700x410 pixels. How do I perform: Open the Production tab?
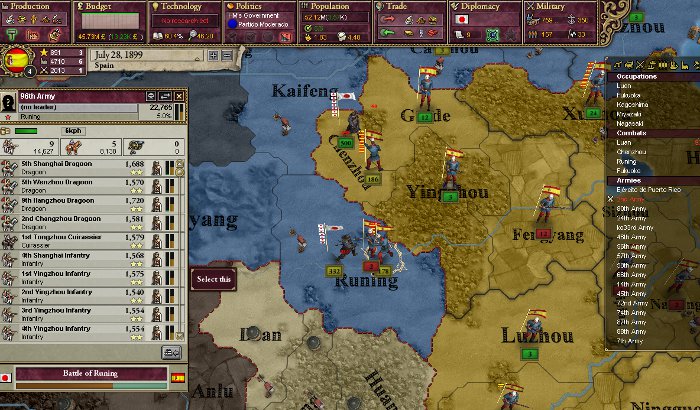click(x=34, y=7)
